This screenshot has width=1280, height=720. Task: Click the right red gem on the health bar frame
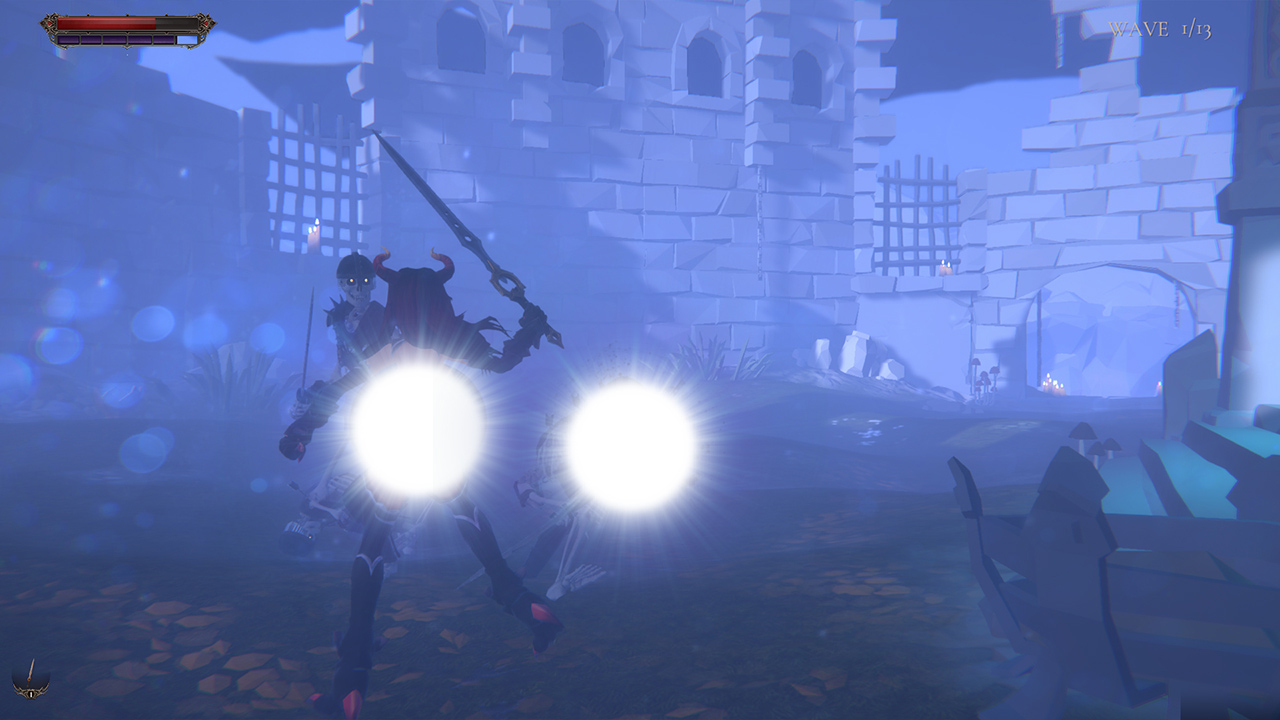(x=206, y=23)
